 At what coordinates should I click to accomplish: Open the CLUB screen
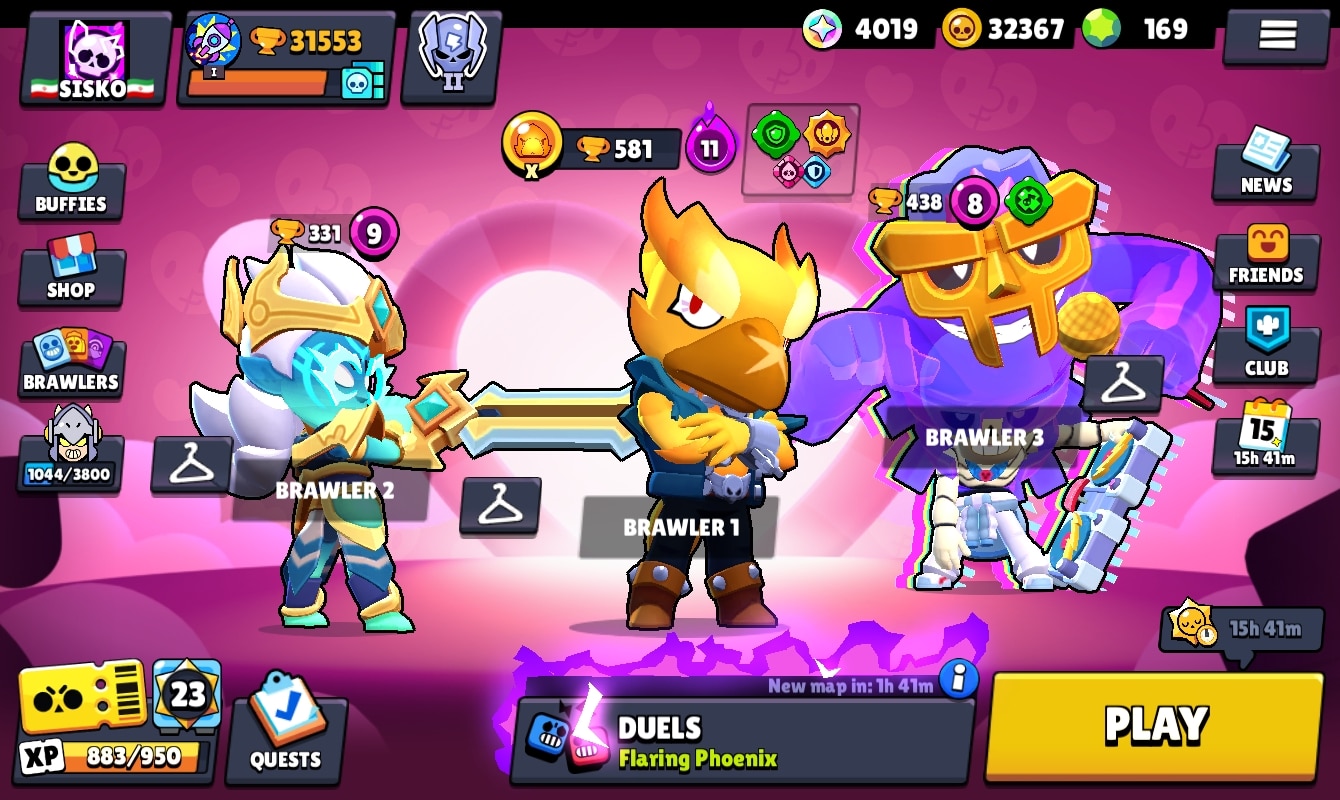tap(1266, 346)
